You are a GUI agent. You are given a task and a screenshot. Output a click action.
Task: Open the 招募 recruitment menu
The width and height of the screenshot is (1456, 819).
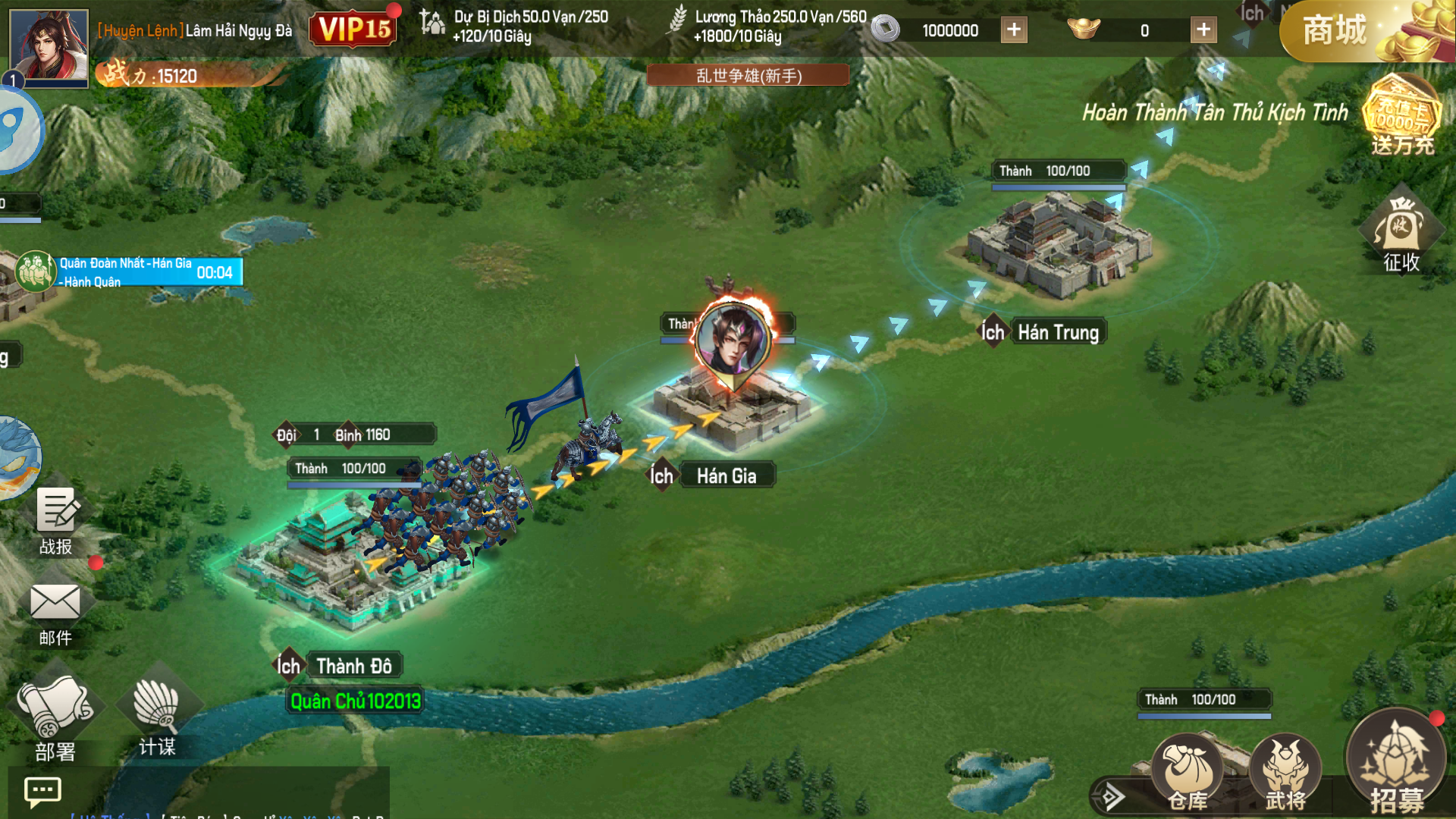coord(1395,762)
